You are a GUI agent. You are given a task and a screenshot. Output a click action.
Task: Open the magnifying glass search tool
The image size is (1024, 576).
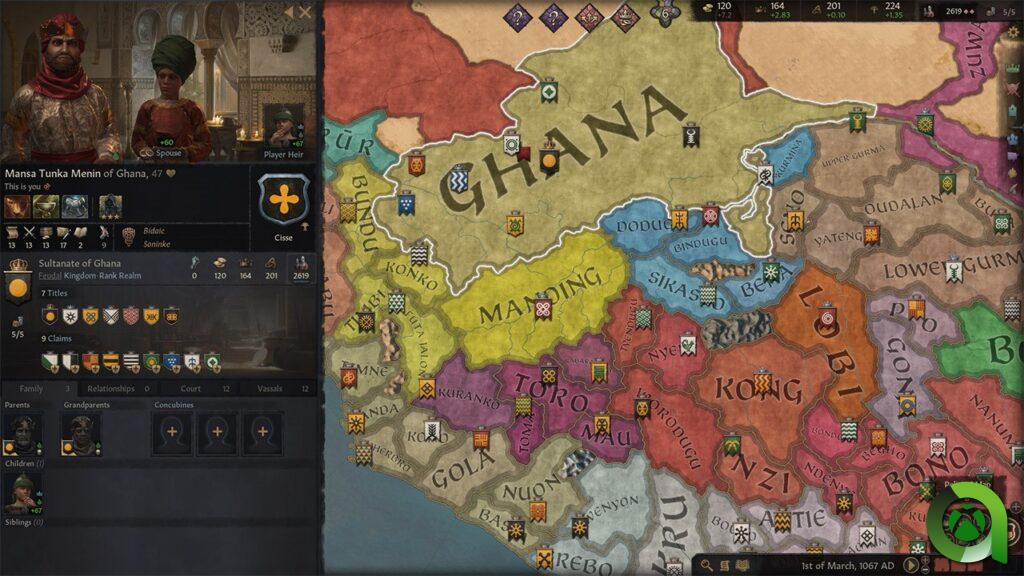[708, 565]
